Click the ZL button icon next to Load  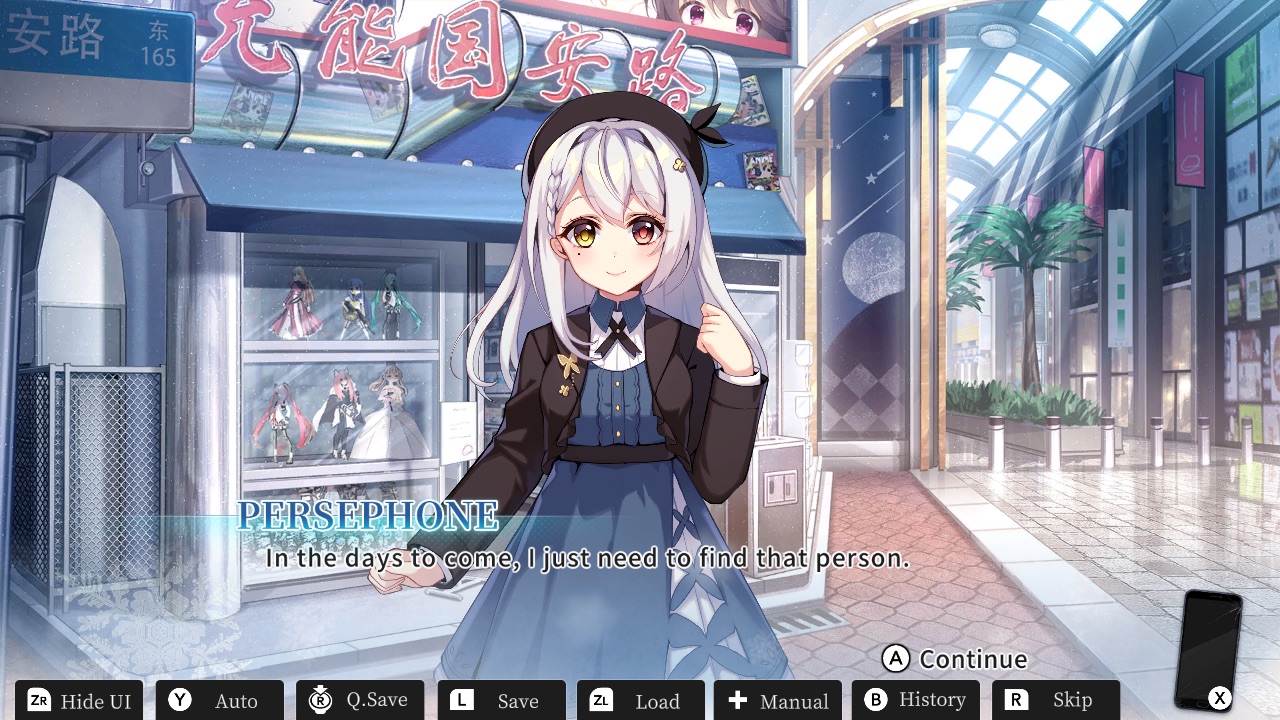(600, 701)
